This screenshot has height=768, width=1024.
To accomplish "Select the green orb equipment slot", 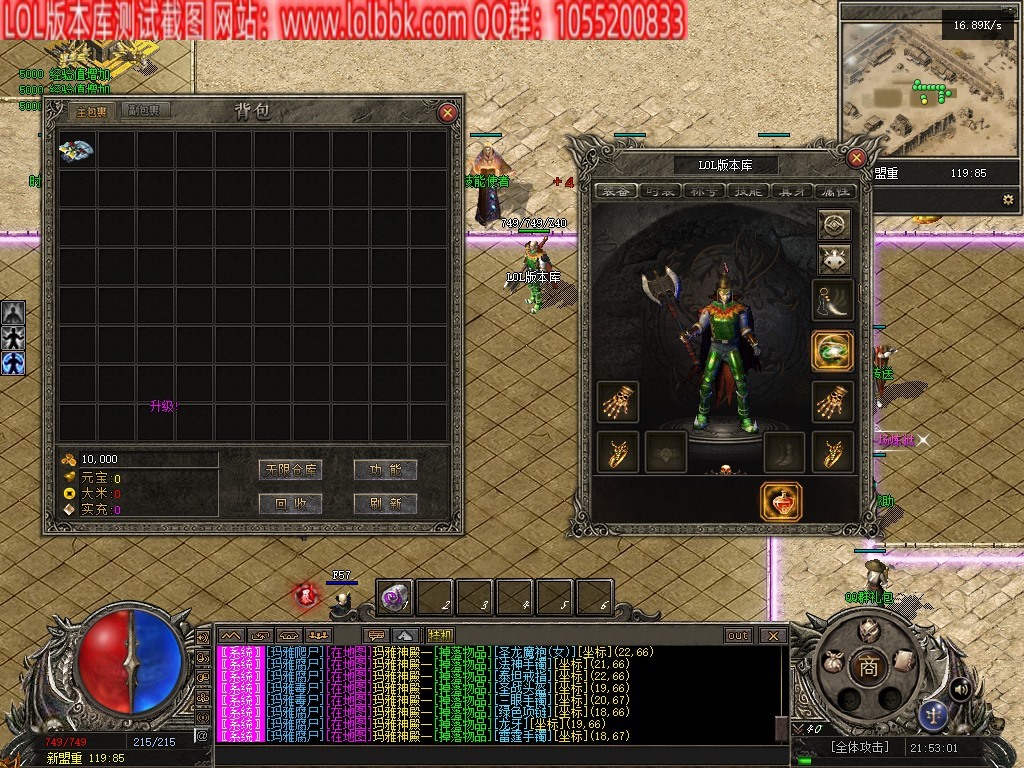I will (832, 351).
